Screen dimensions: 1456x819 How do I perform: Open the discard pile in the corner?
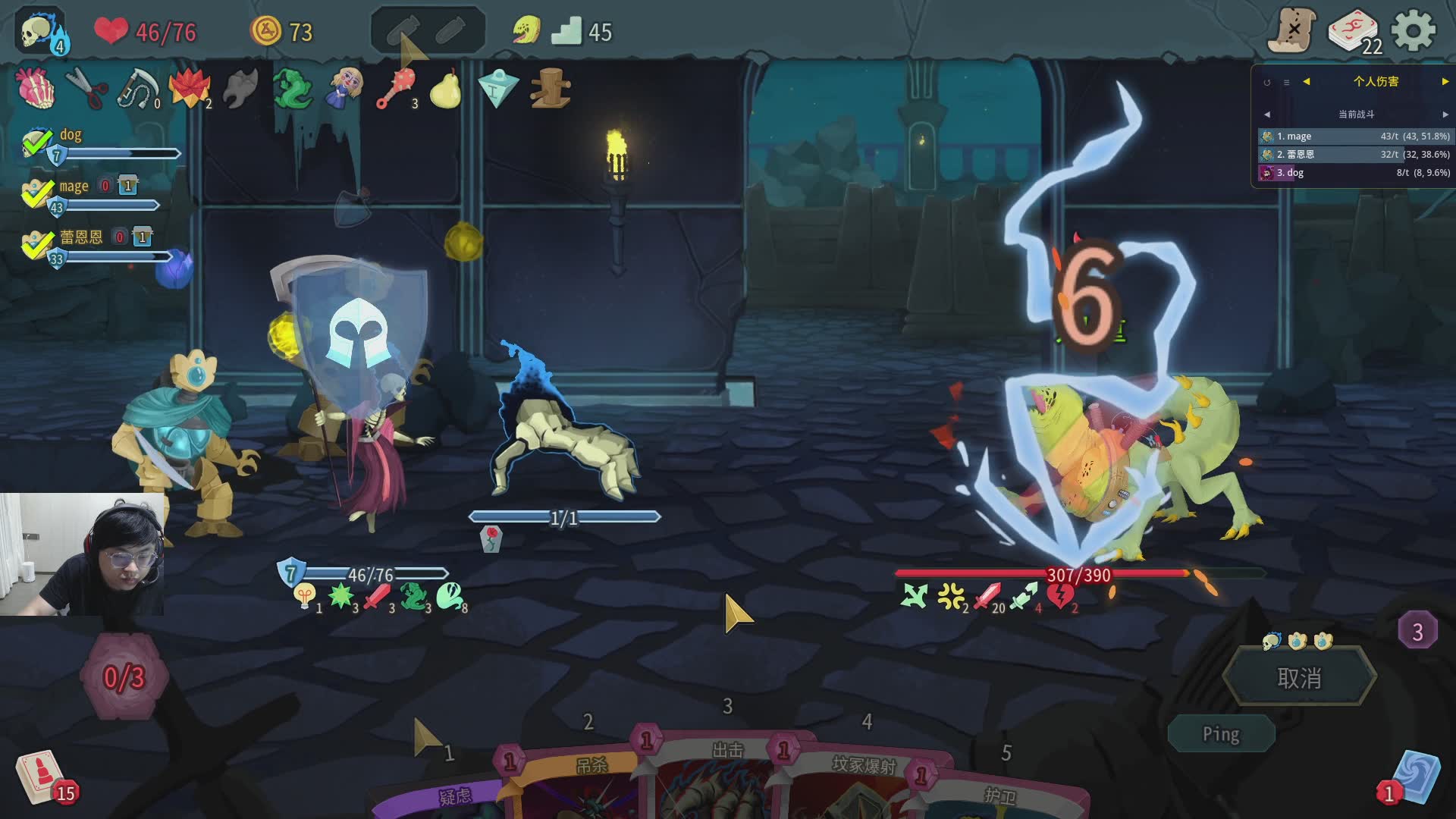point(1414,777)
